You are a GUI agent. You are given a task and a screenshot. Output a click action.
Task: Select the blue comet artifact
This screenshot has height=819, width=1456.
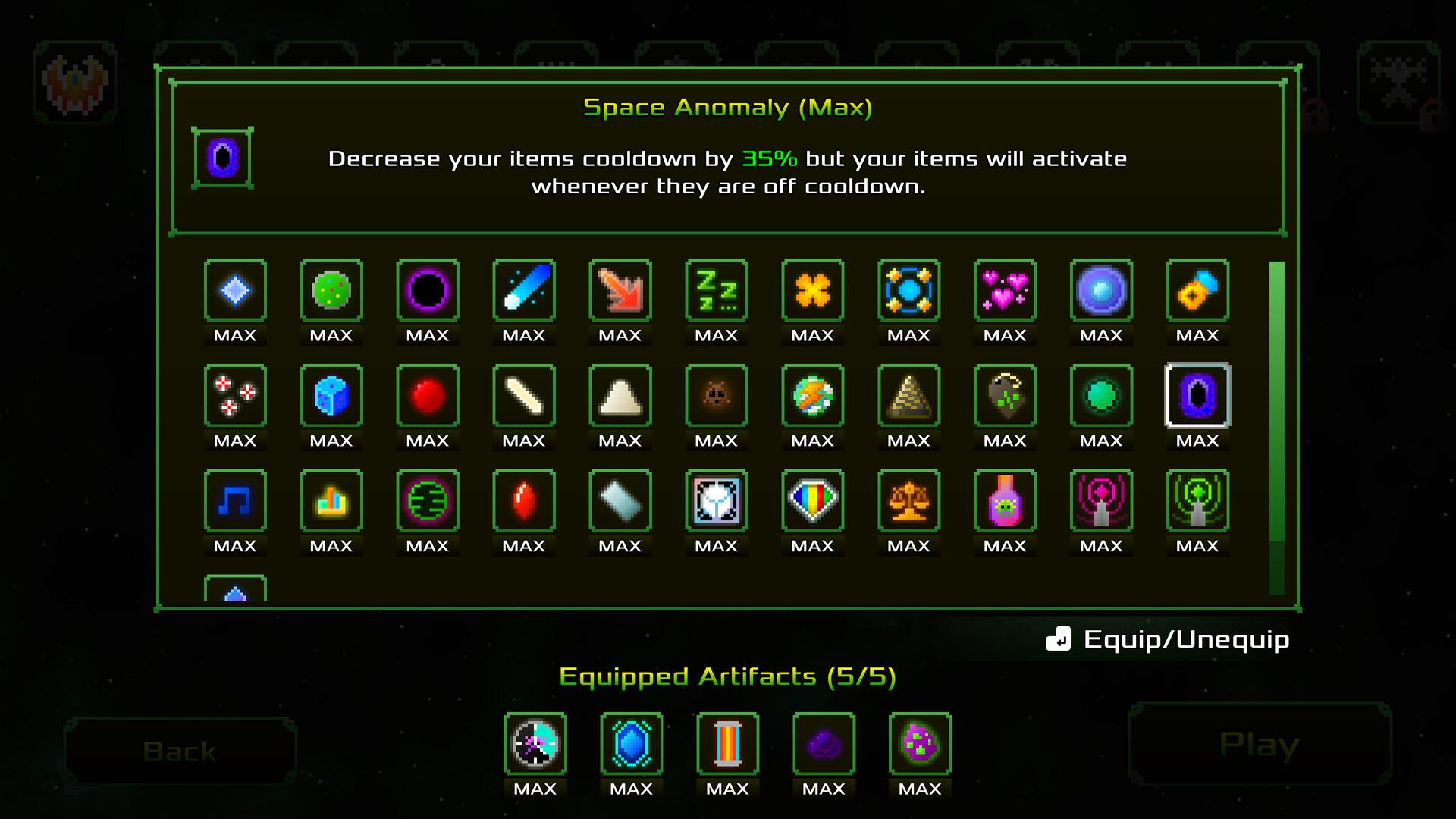point(524,290)
